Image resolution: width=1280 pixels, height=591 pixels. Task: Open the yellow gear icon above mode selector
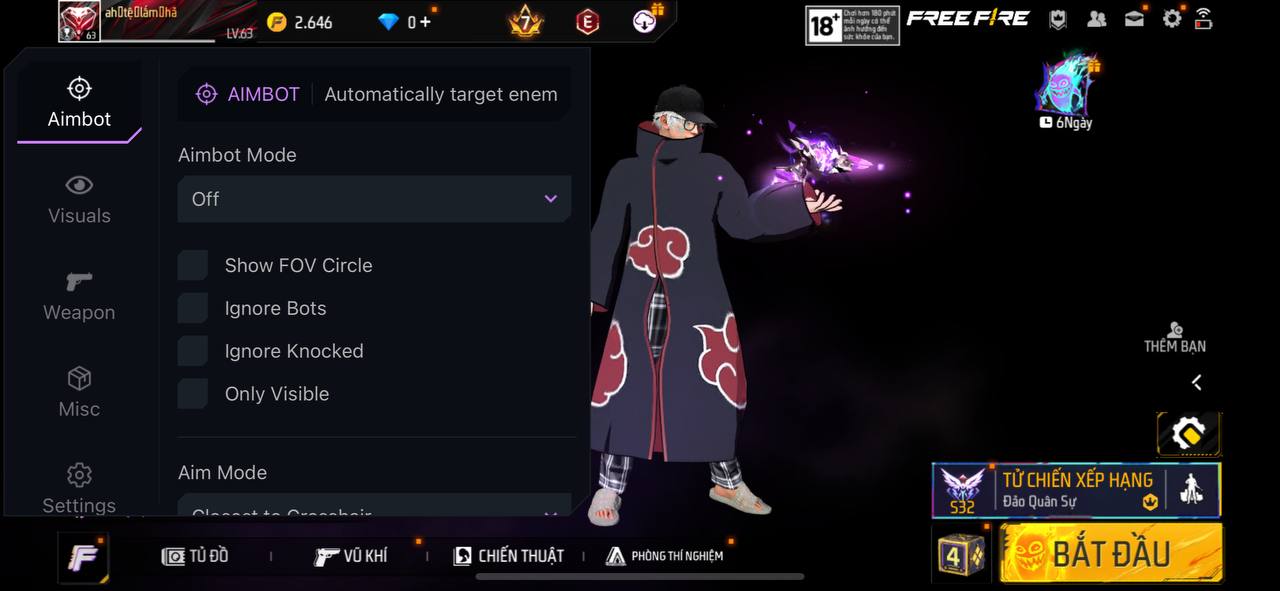[x=1188, y=434]
